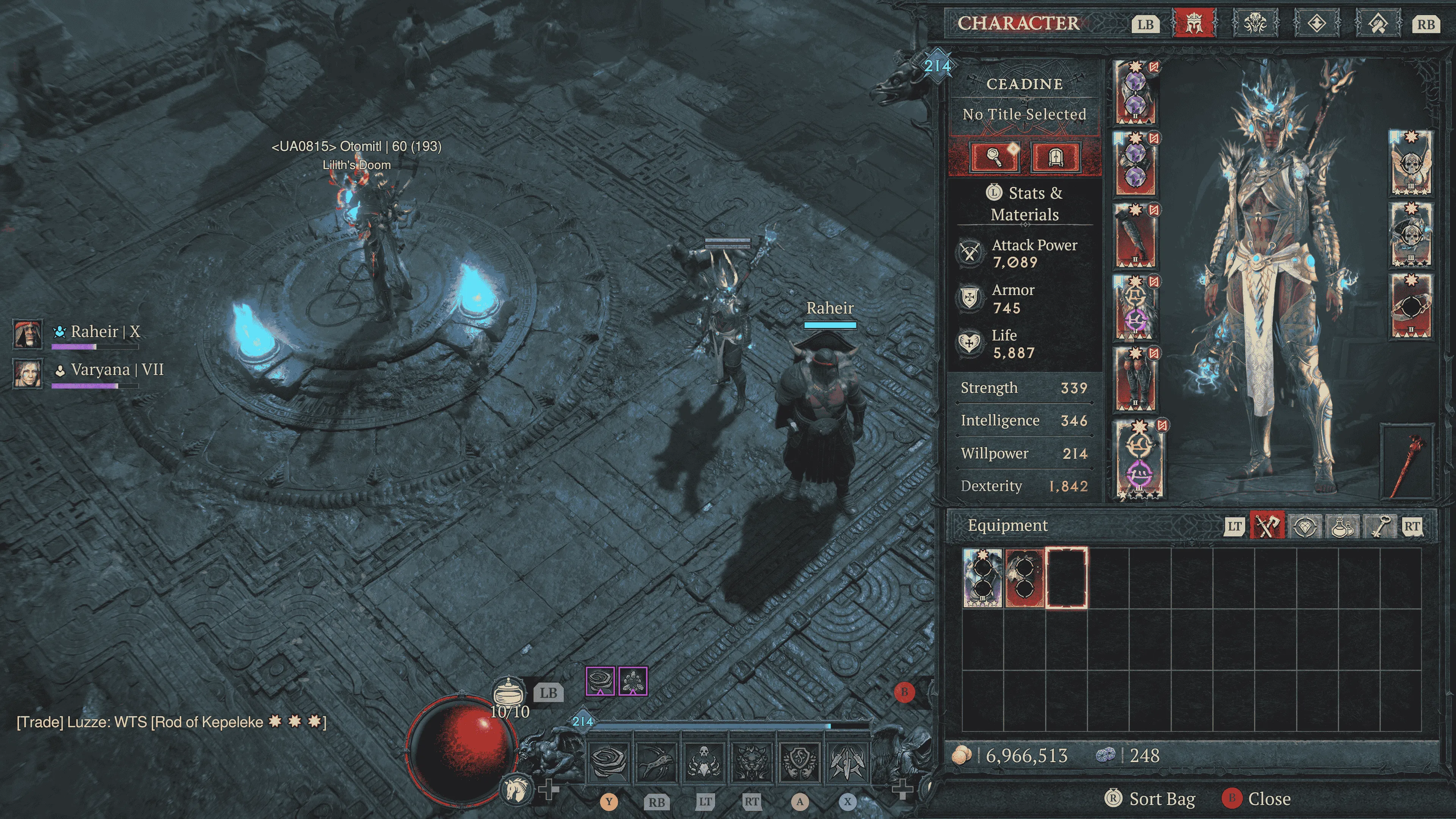
Task: Open the wardrobe button under the character name
Action: 1055,157
